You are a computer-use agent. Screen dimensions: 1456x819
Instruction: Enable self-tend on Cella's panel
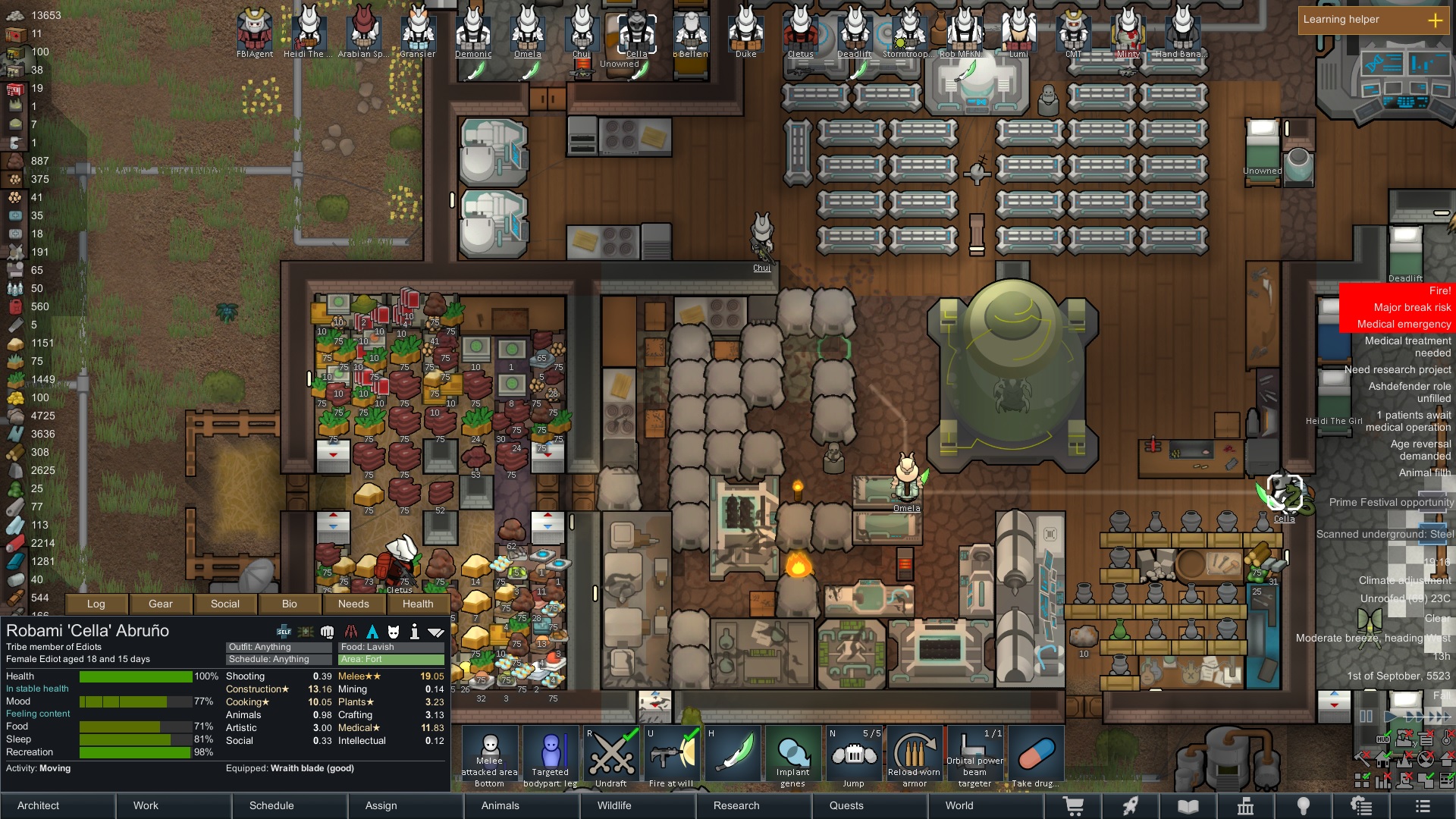(x=283, y=631)
